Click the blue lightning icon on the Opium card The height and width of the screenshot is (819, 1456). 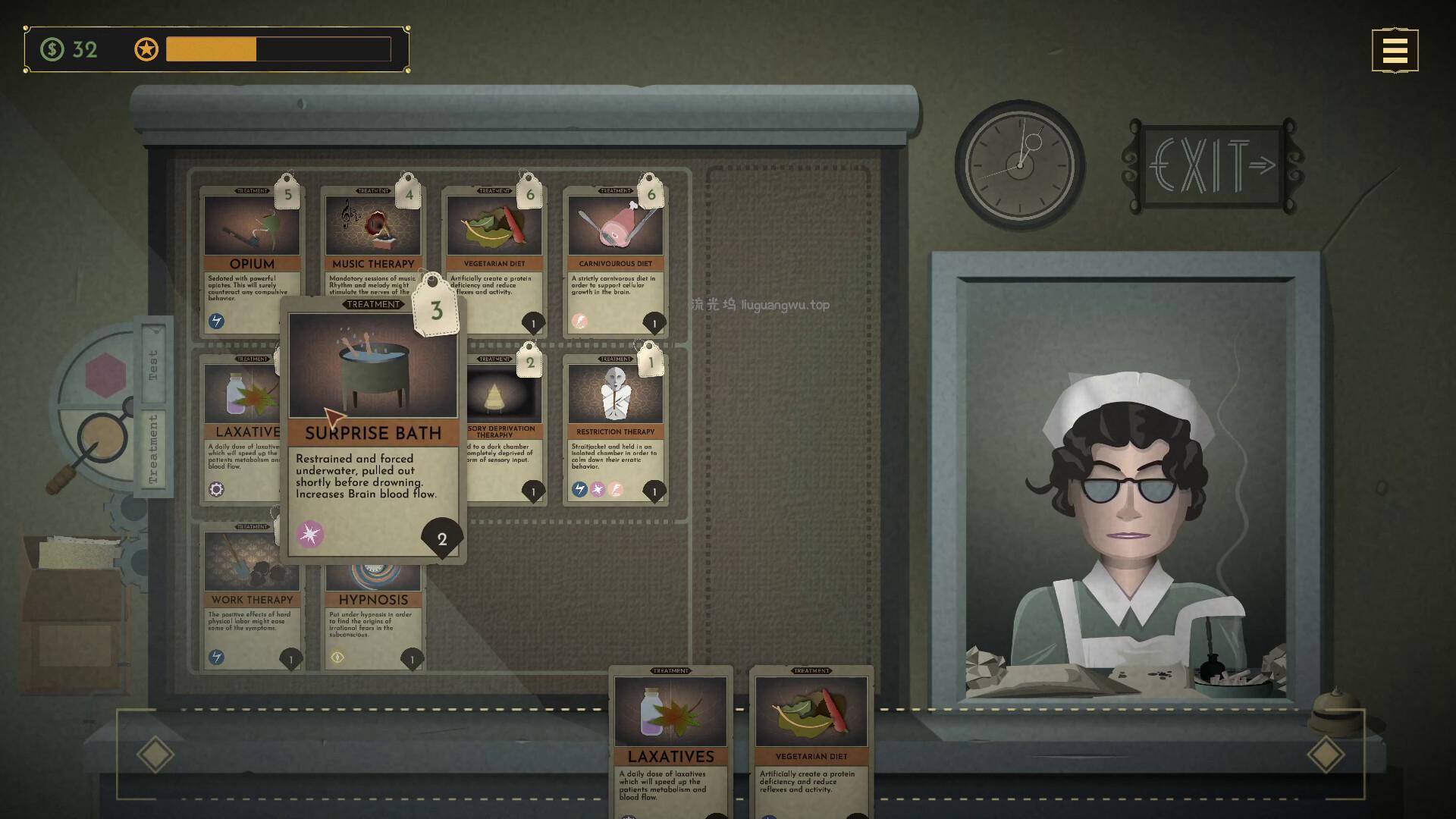click(x=218, y=322)
